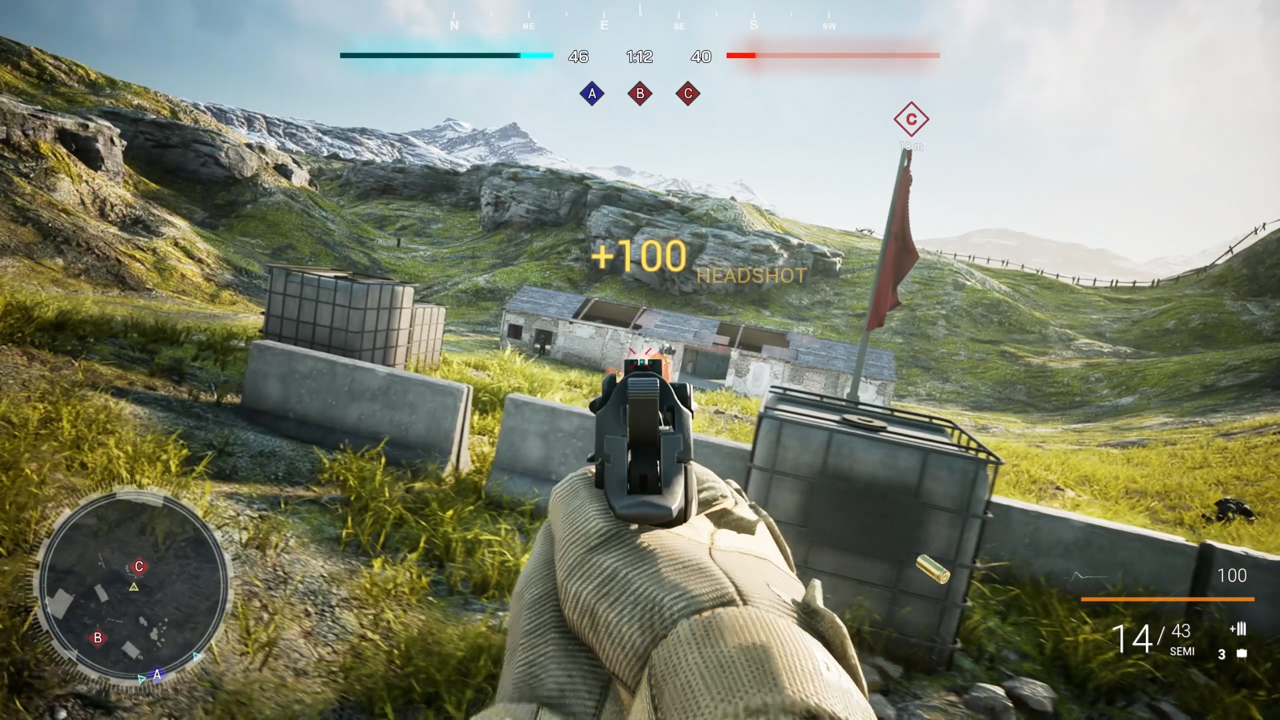This screenshot has width=1280, height=720.
Task: Click the ammo counter showing 14/43
Action: point(1144,637)
